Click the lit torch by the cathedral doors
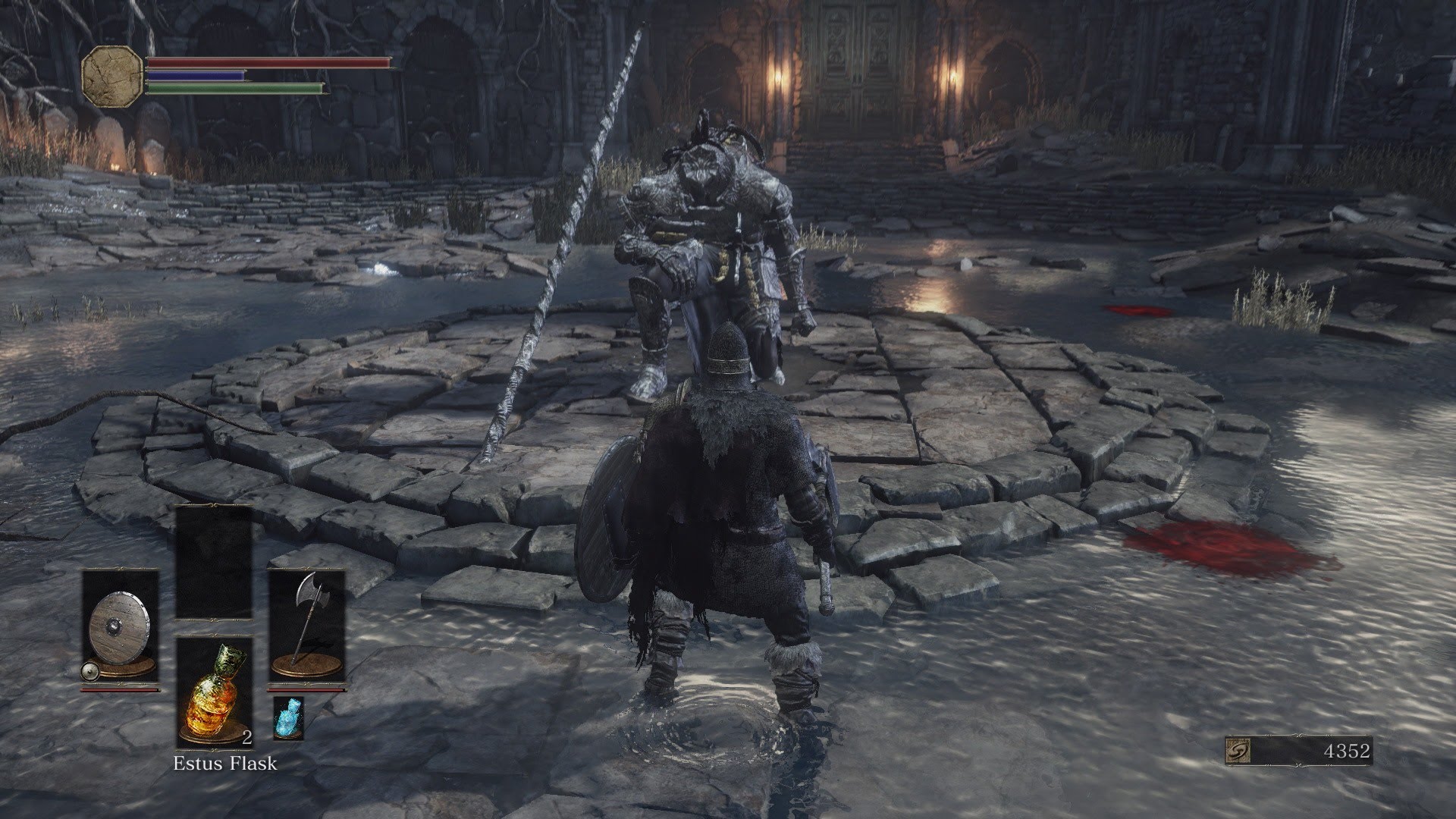 pos(779,78)
